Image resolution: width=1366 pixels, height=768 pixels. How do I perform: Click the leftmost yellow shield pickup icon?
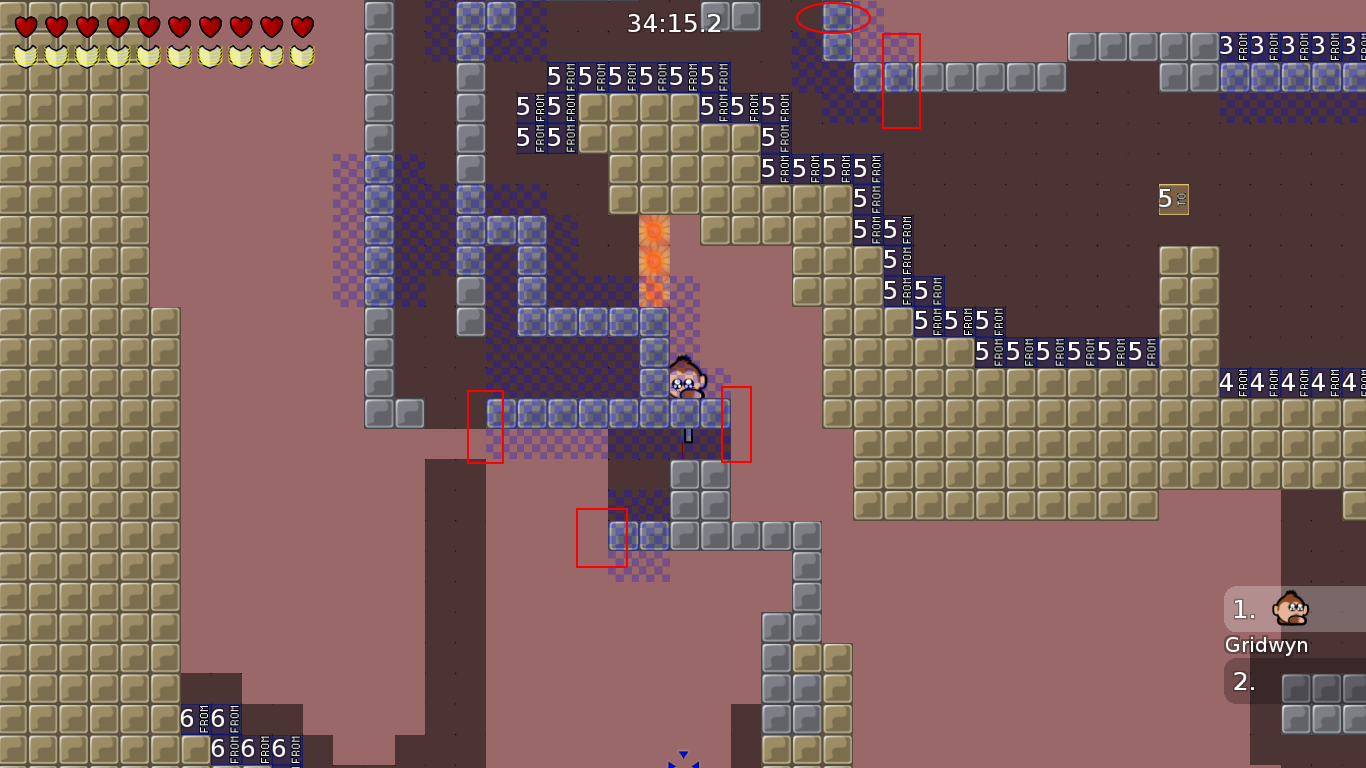click(x=23, y=55)
